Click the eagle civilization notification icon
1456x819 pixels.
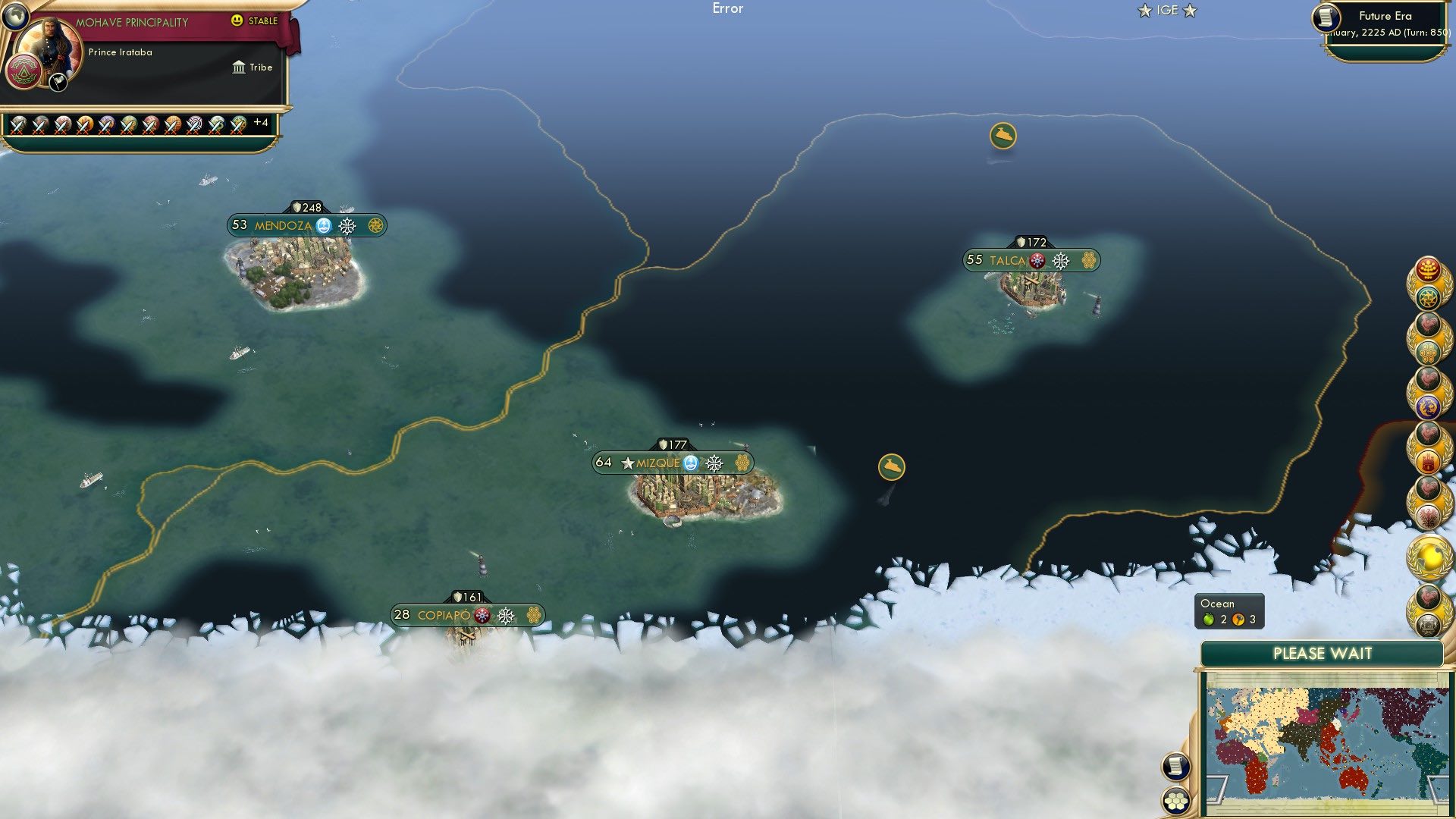coord(1429,515)
